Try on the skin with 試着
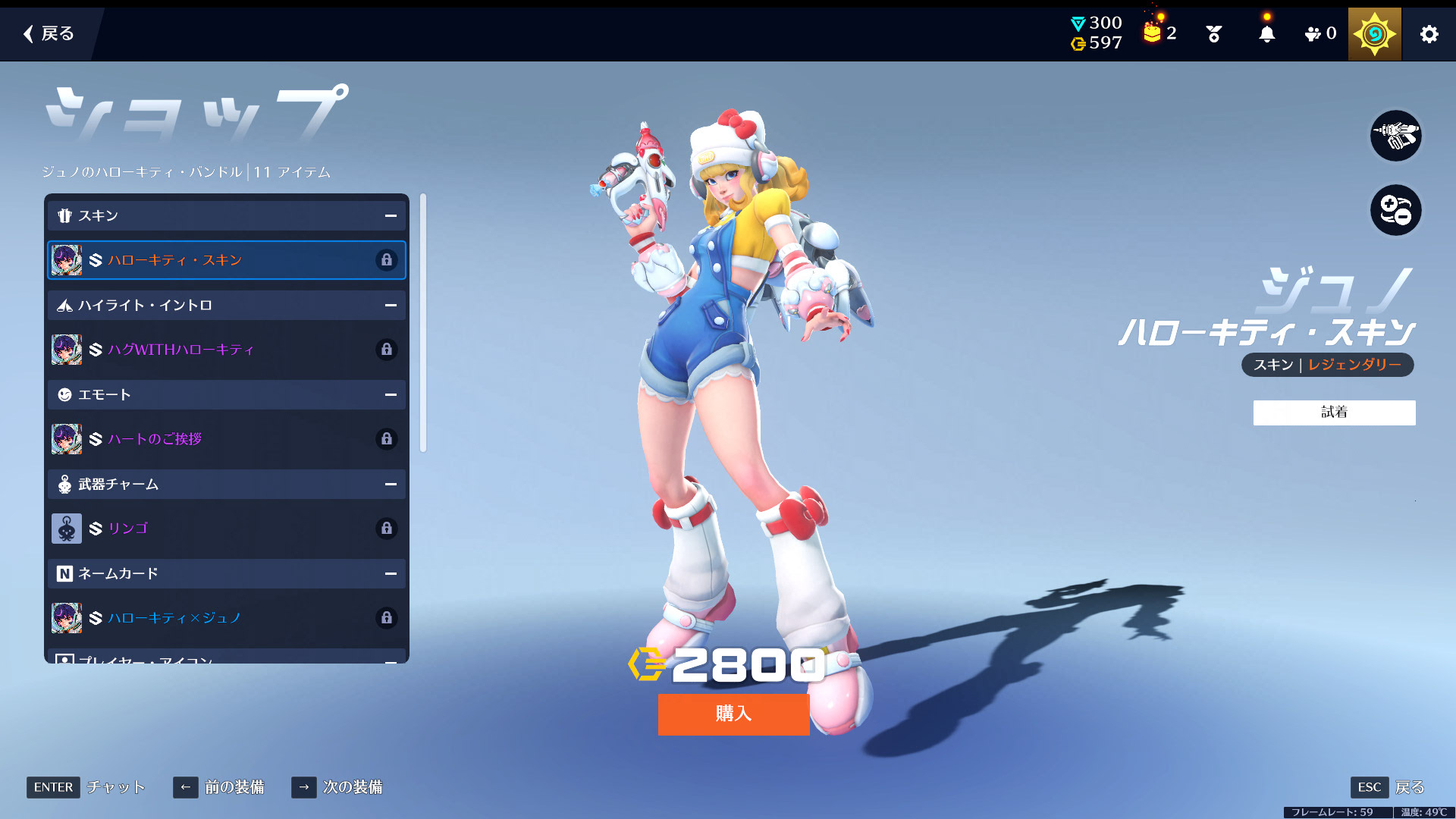The height and width of the screenshot is (819, 1456). coord(1334,413)
